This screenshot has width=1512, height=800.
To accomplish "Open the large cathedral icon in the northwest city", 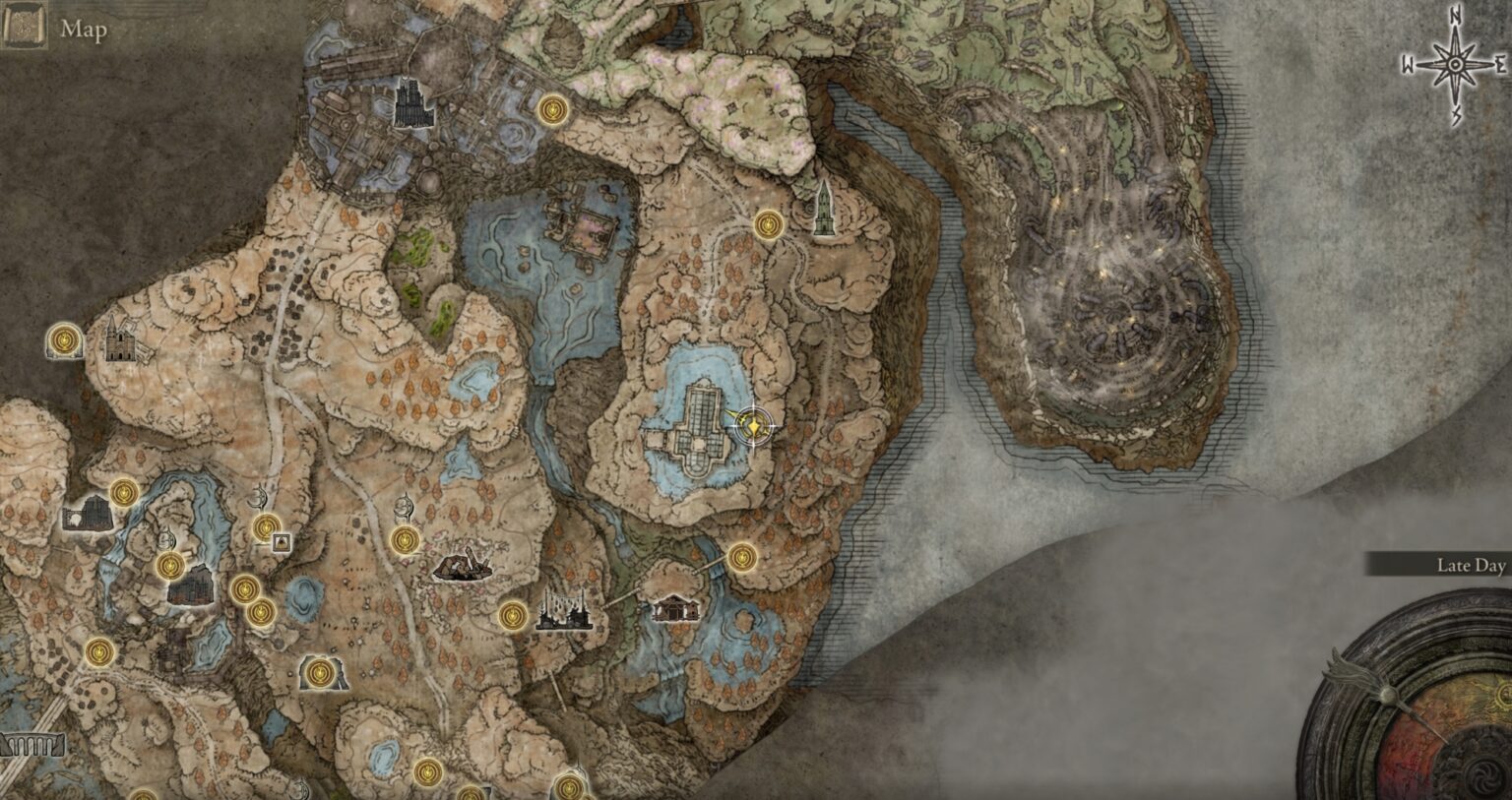I will tap(409, 103).
